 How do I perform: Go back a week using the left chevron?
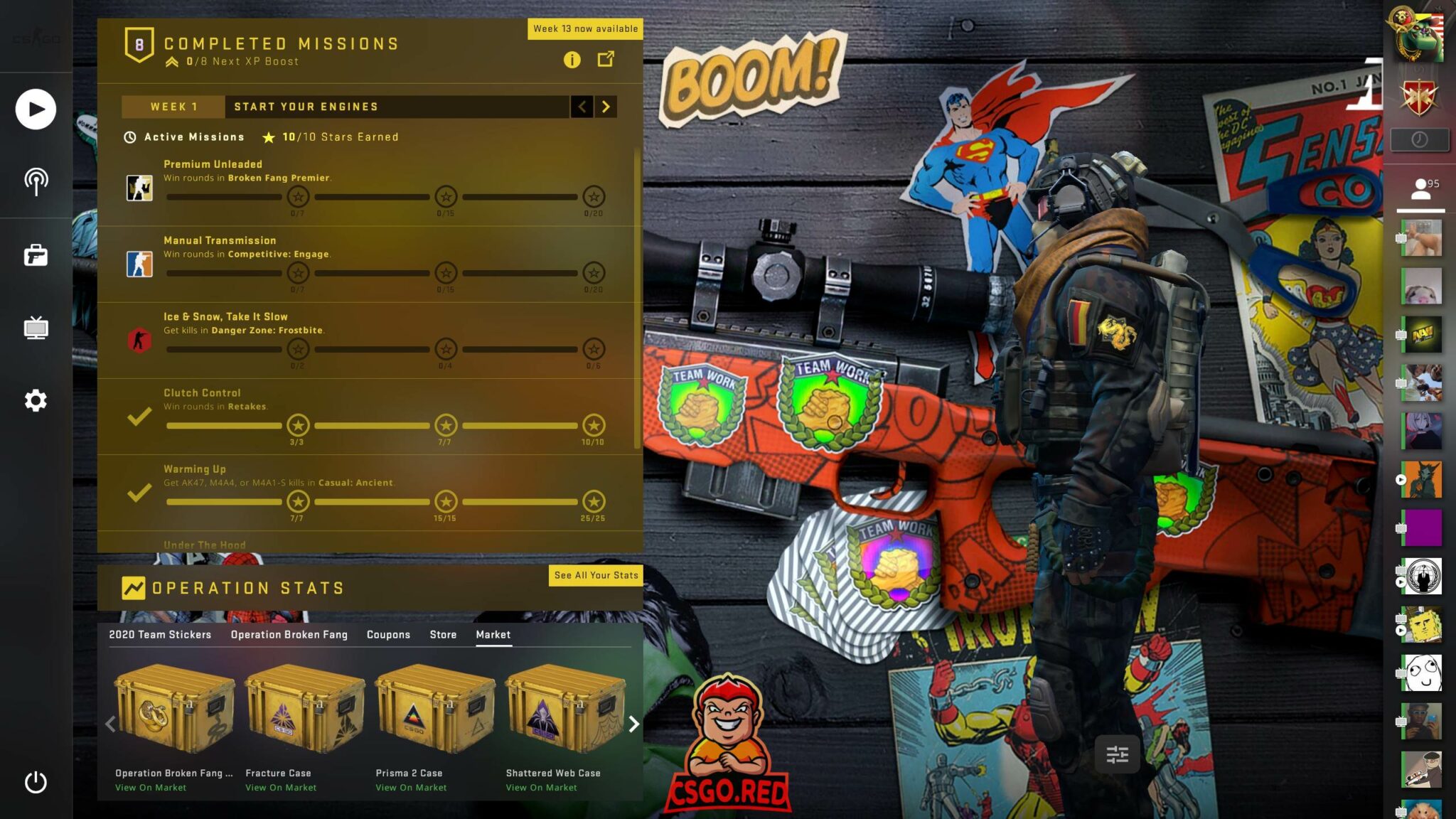point(583,107)
